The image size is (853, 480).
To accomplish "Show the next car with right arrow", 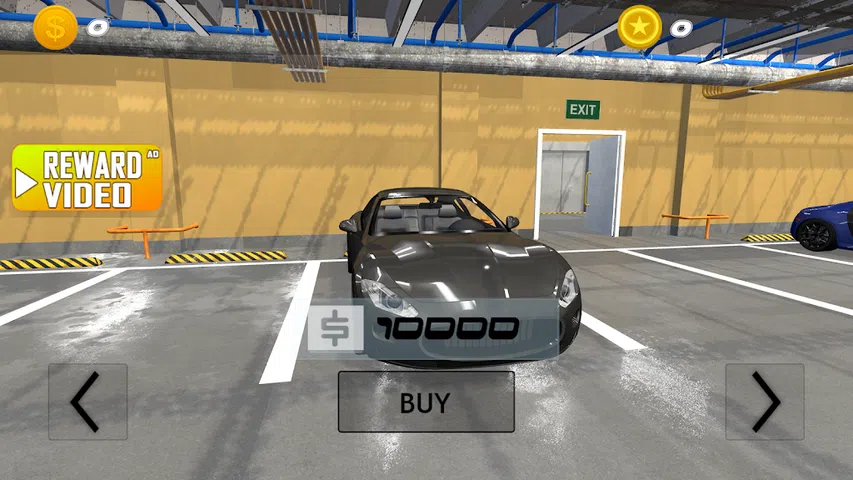I will click(x=765, y=402).
